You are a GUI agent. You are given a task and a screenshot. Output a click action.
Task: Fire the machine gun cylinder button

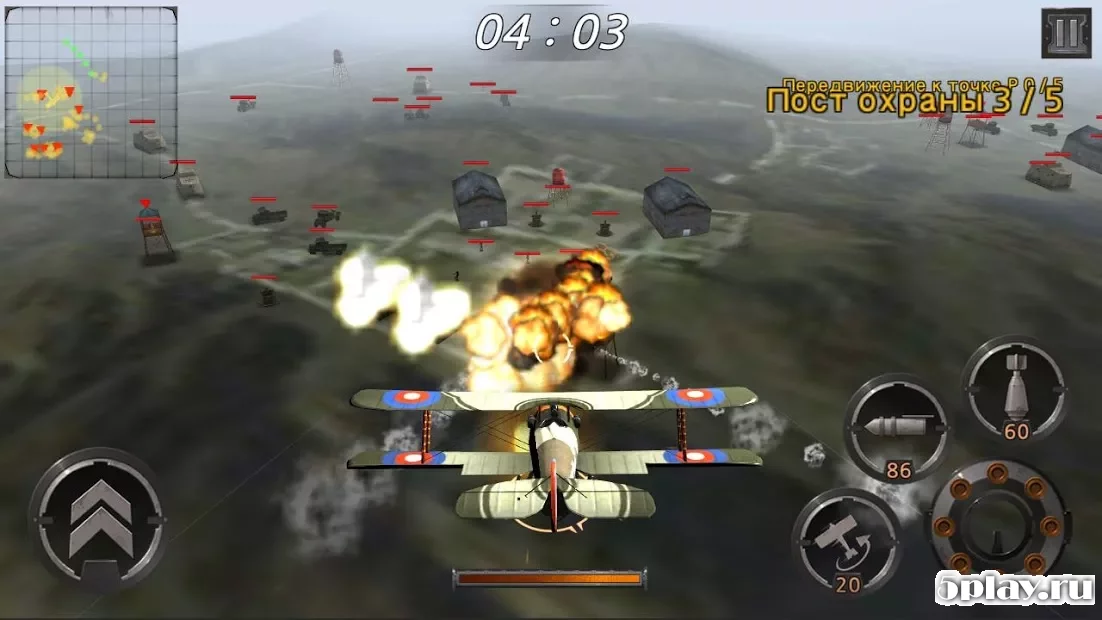coord(997,521)
